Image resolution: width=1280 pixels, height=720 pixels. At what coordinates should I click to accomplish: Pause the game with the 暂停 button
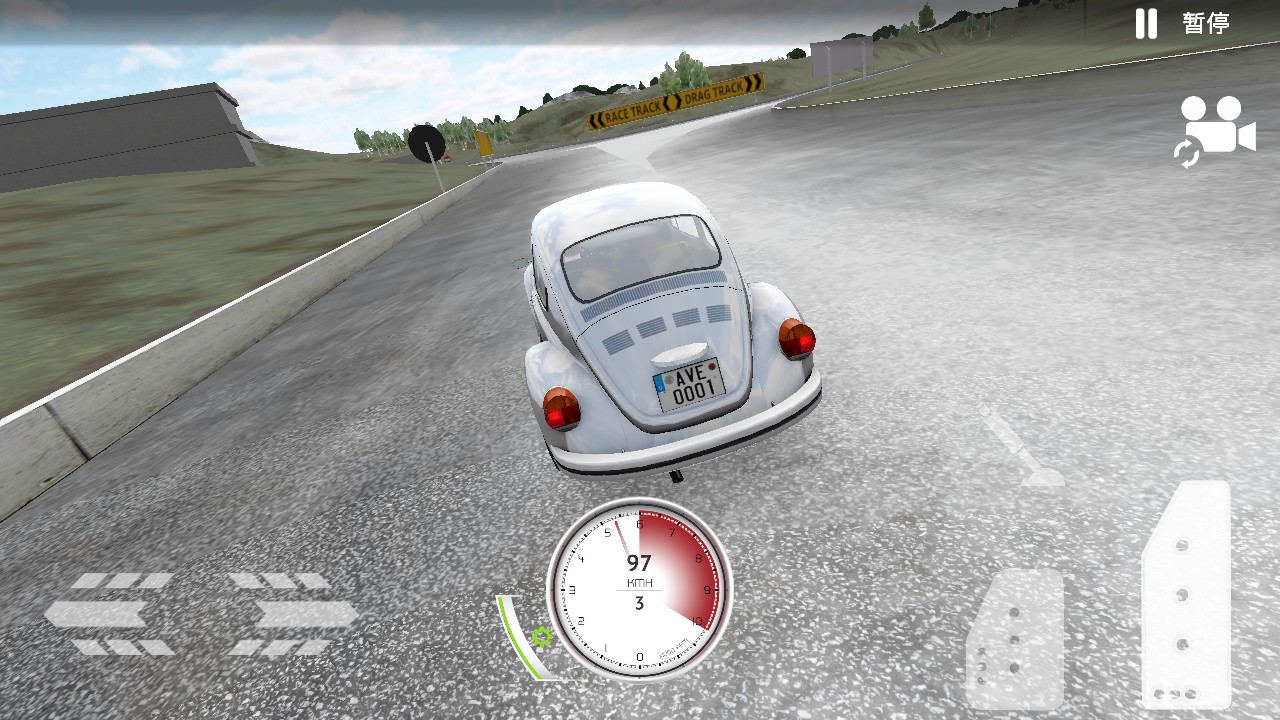pos(1183,23)
